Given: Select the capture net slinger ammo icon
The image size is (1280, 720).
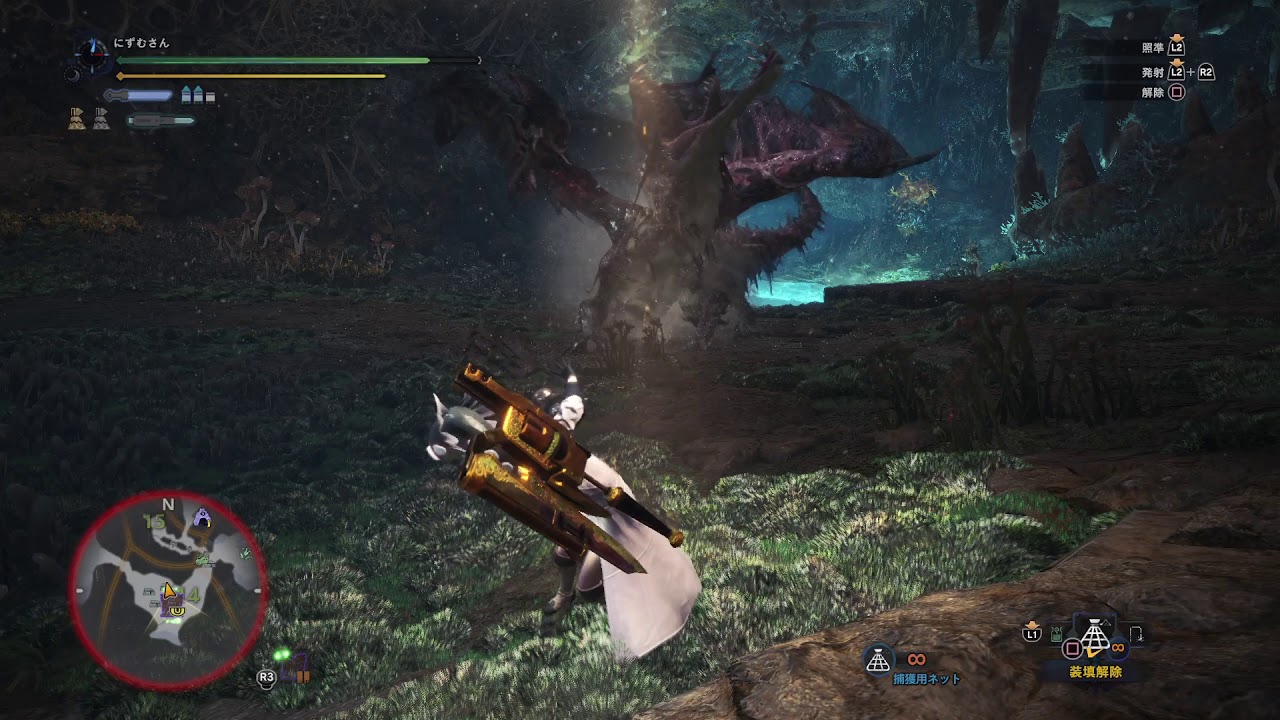Looking at the screenshot, I should tap(878, 659).
